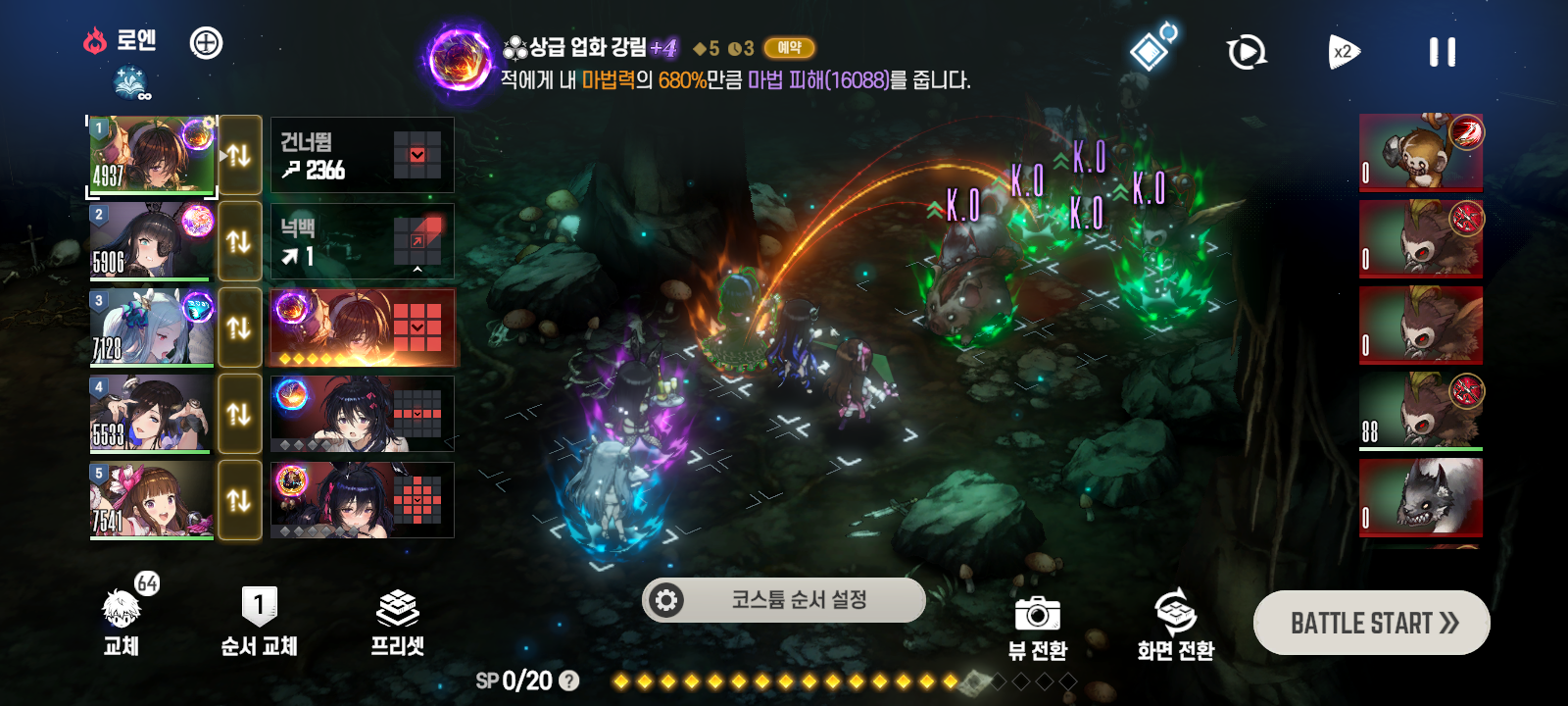Select character portrait with 7128 HP

coord(152,328)
